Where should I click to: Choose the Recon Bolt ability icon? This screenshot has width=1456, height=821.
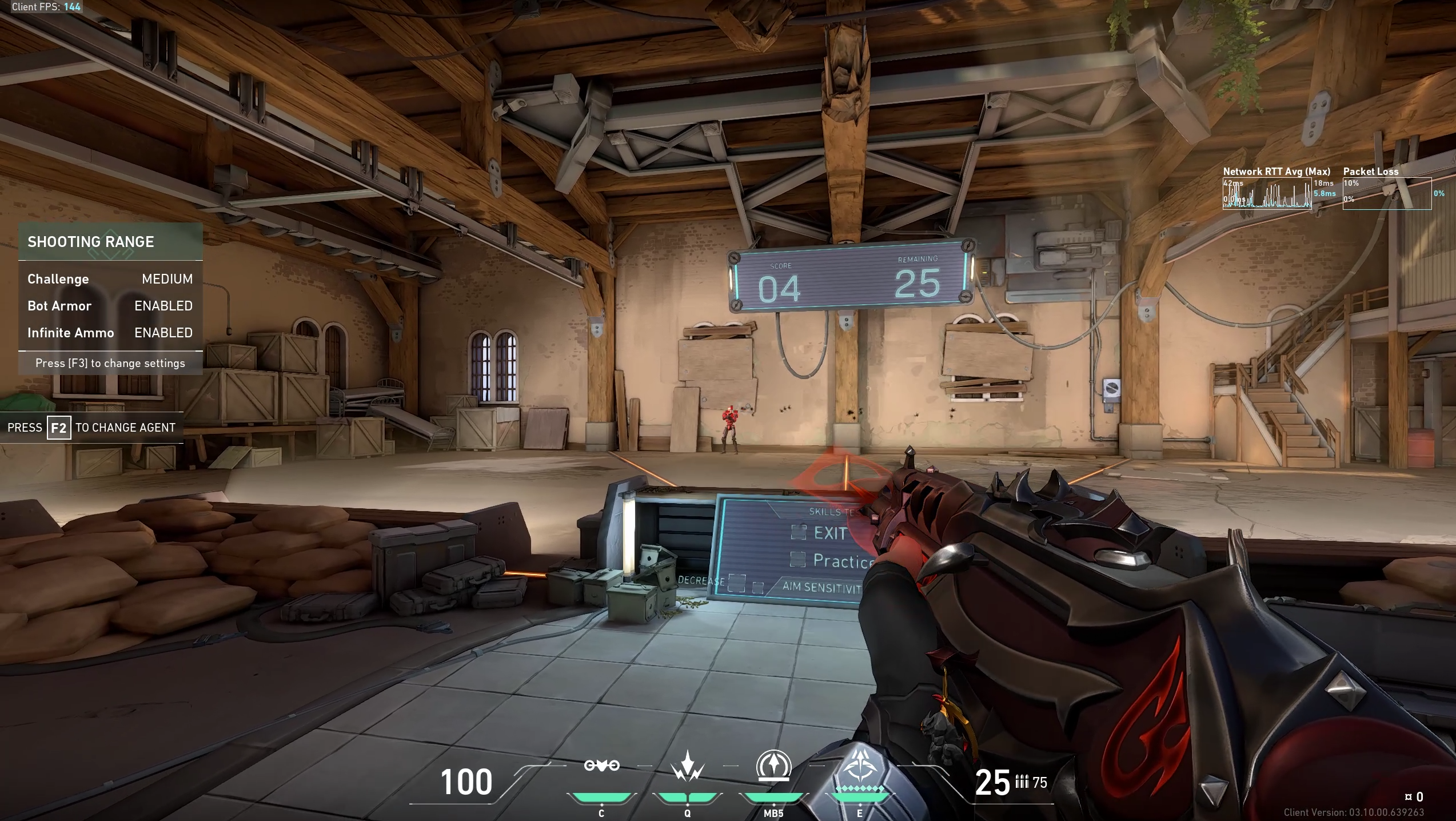tap(773, 766)
